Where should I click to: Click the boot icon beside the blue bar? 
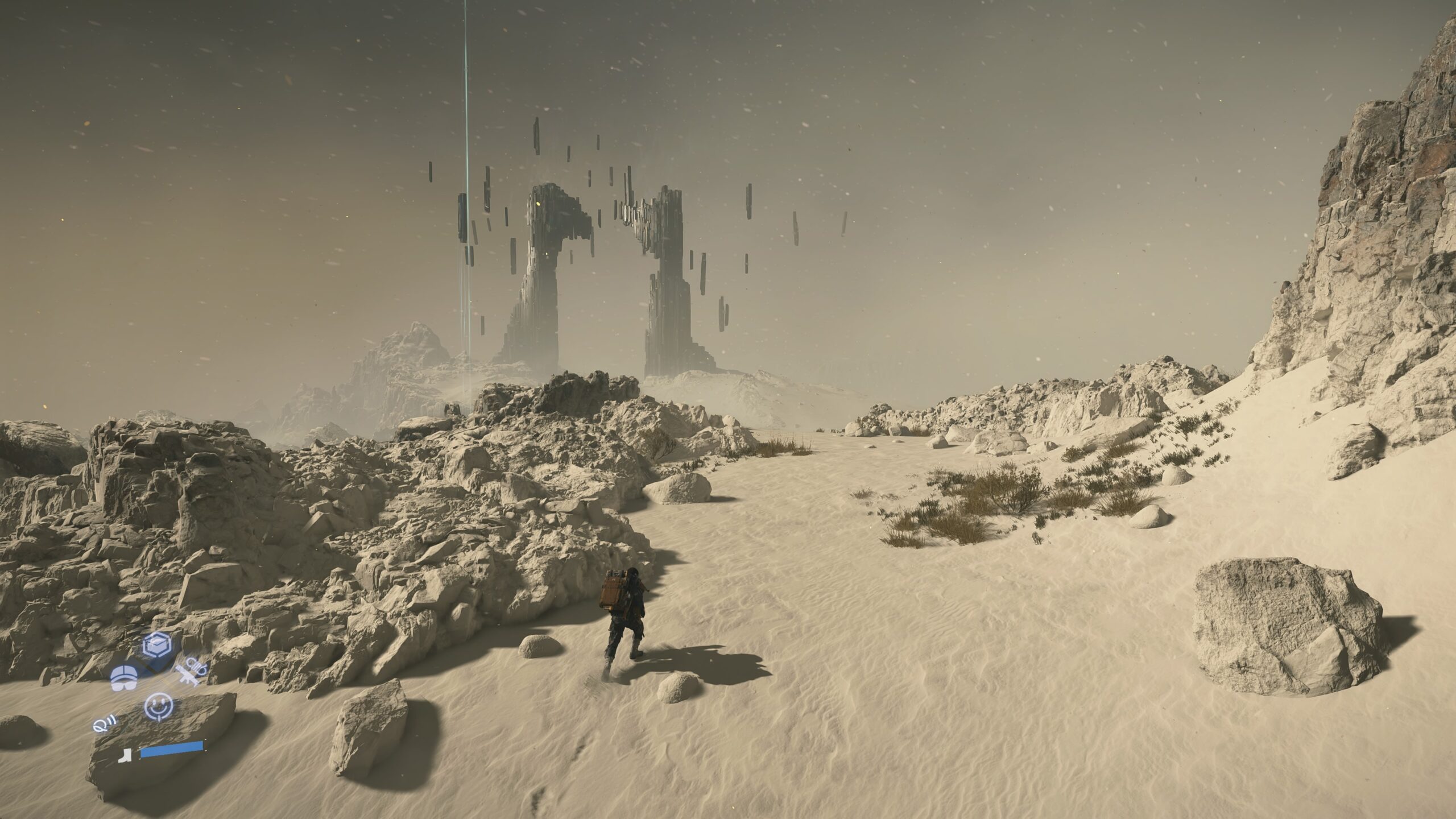click(x=124, y=755)
